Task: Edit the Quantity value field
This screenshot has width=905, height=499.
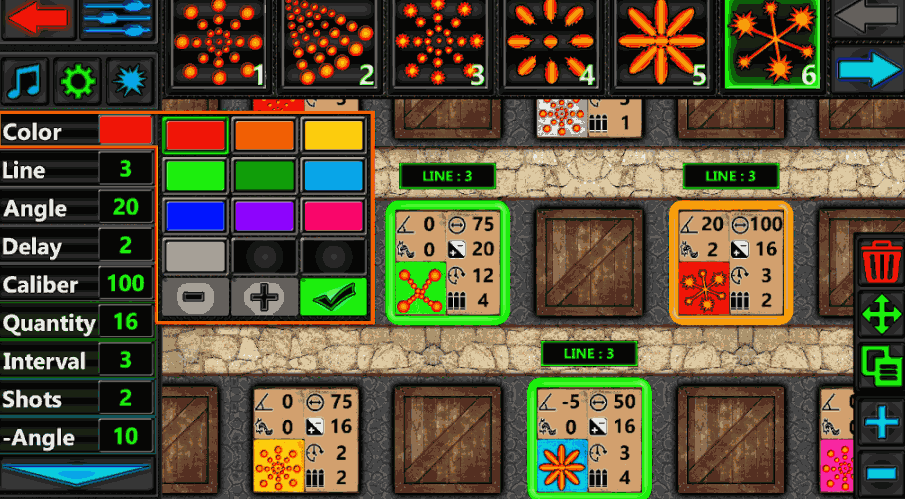Action: click(x=126, y=322)
